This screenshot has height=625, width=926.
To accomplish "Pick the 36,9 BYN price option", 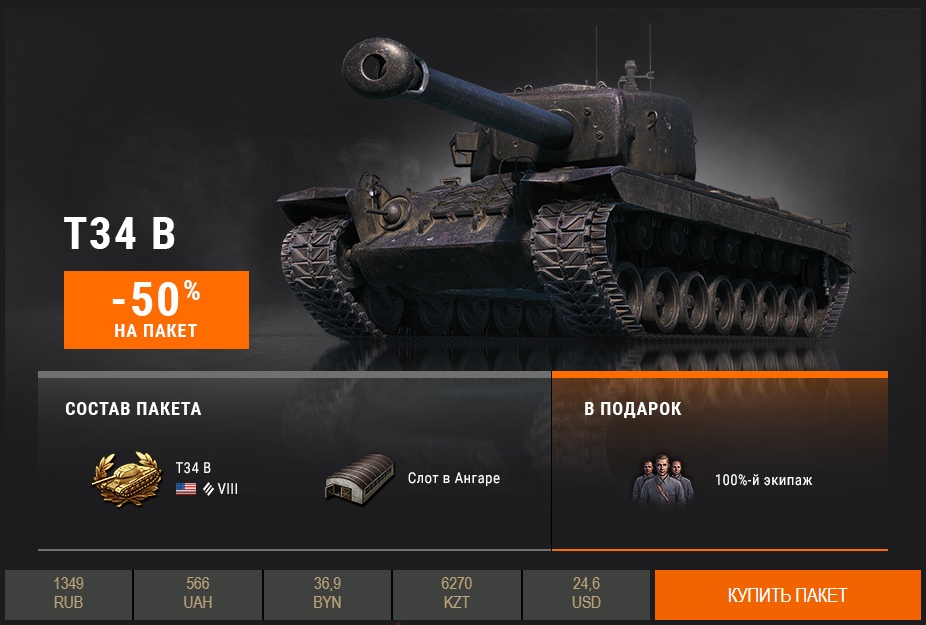I will click(327, 594).
